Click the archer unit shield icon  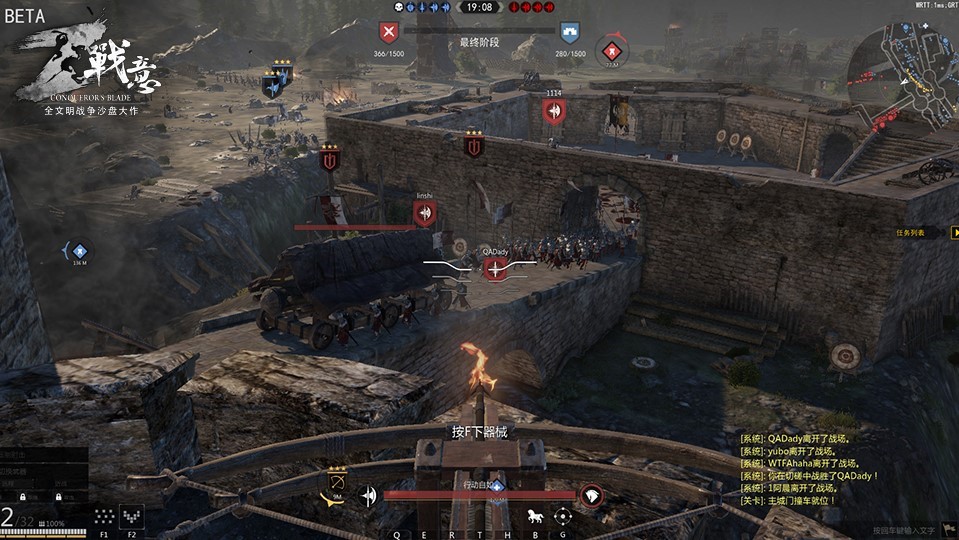point(337,483)
